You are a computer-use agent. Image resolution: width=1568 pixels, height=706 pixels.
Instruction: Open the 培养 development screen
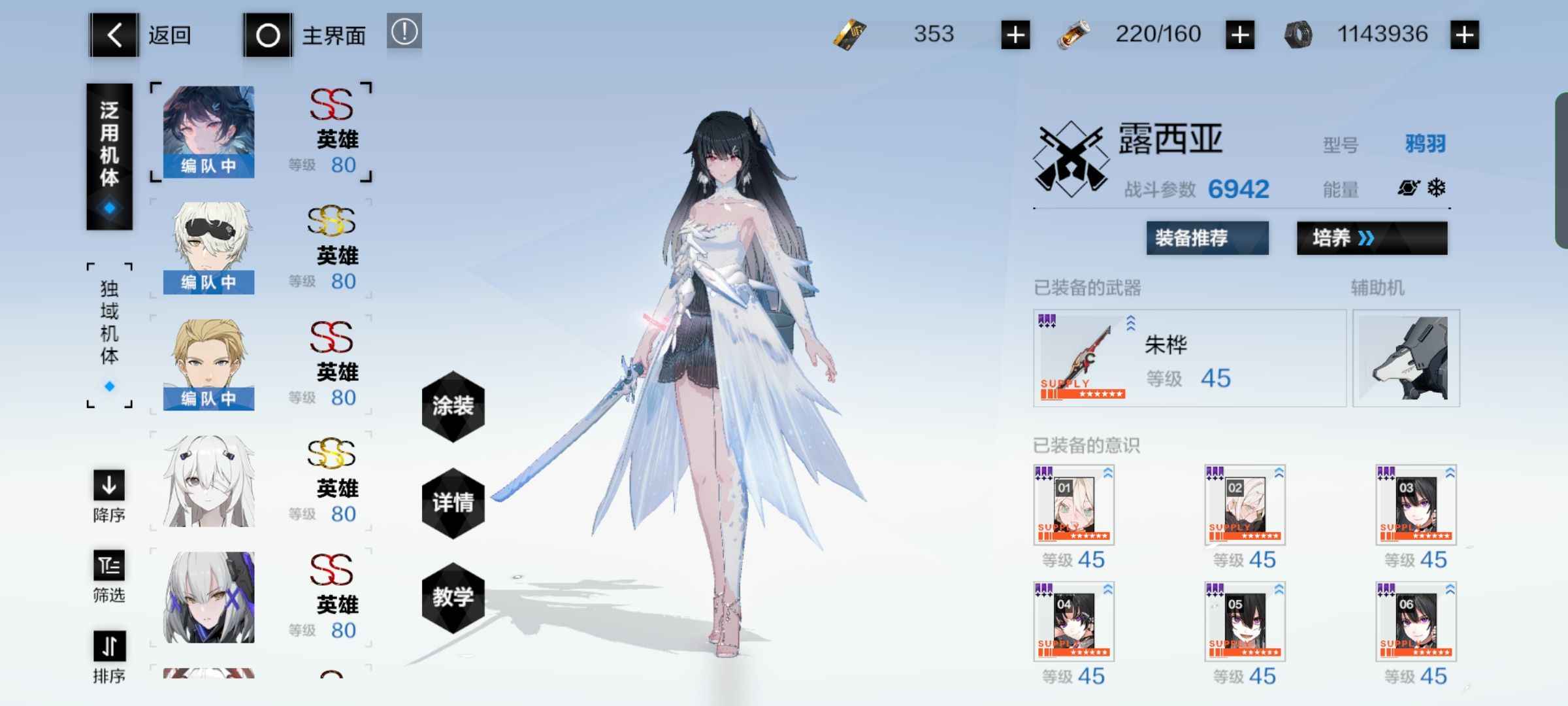1371,238
